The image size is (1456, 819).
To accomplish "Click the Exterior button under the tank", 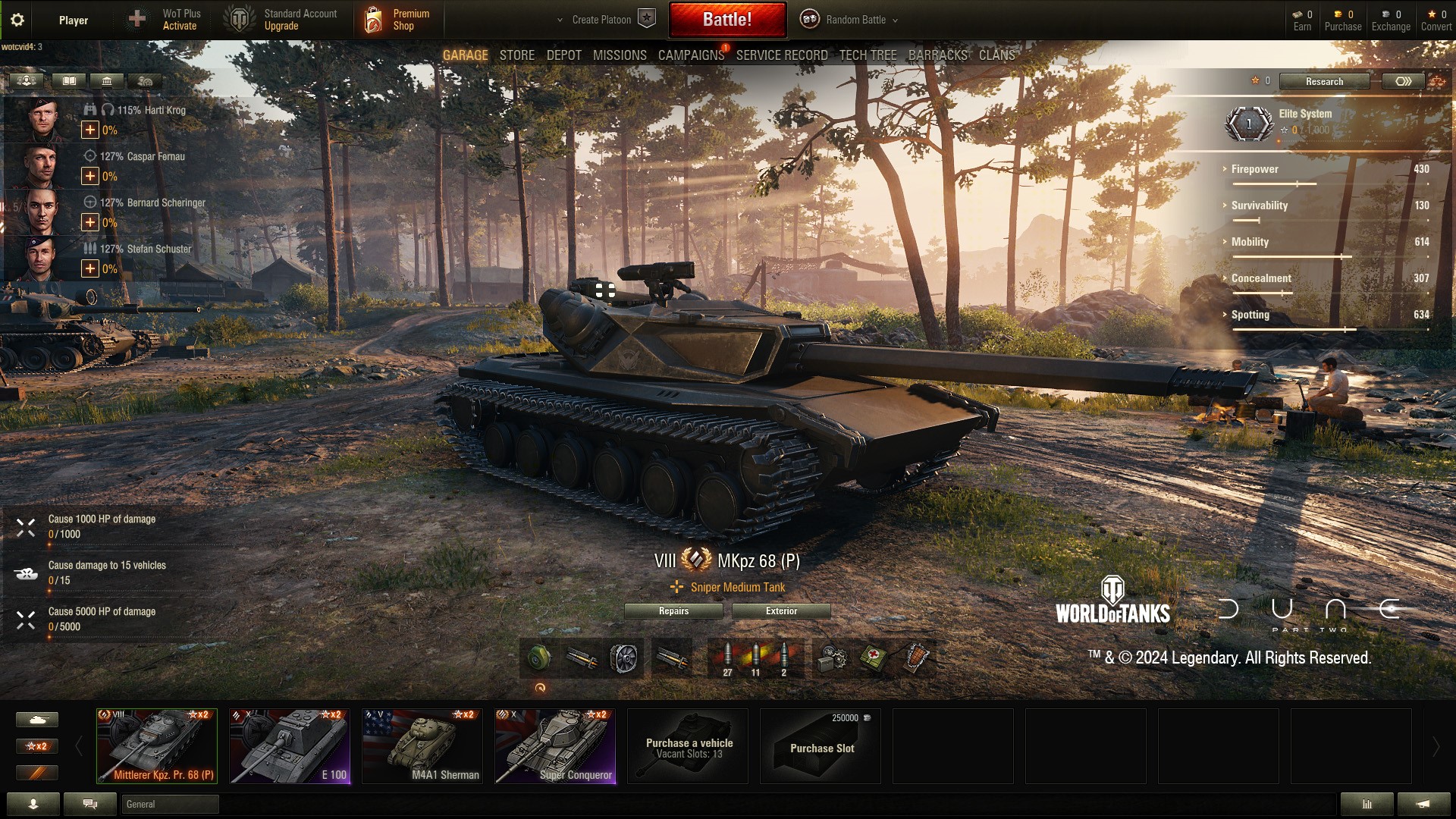I will click(x=782, y=611).
